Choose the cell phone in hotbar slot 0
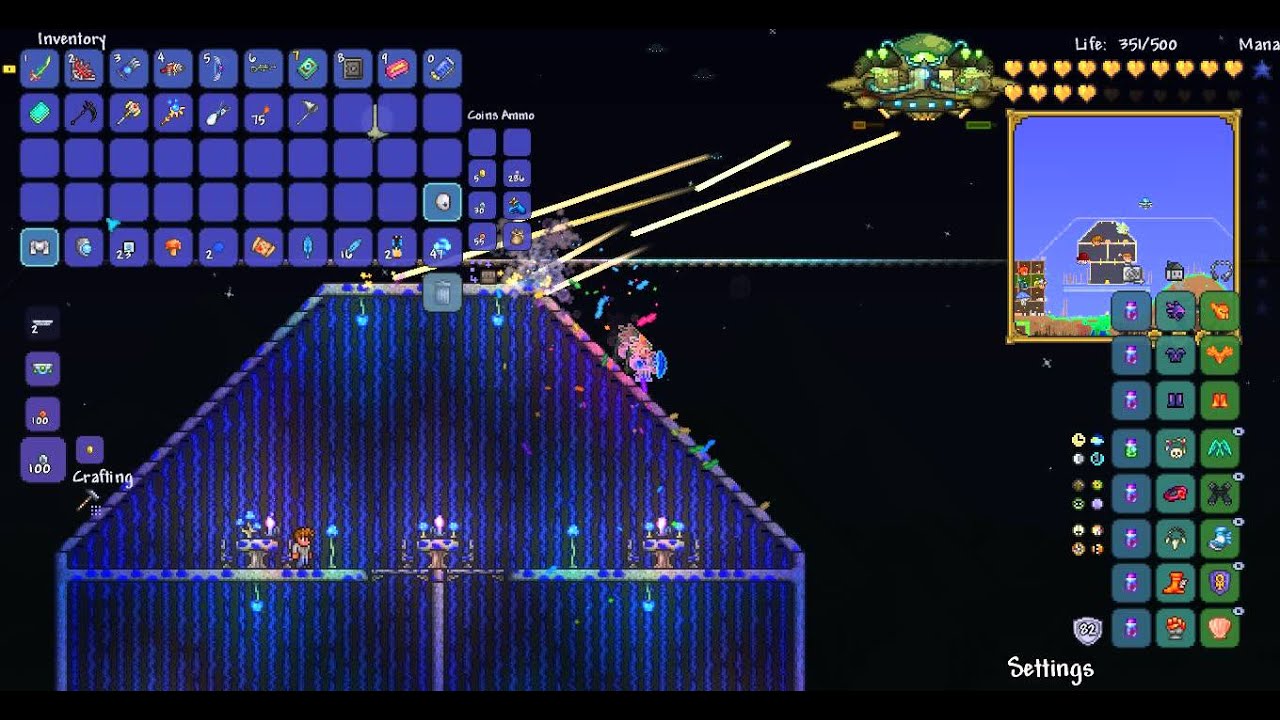The image size is (1280, 720). (x=442, y=68)
